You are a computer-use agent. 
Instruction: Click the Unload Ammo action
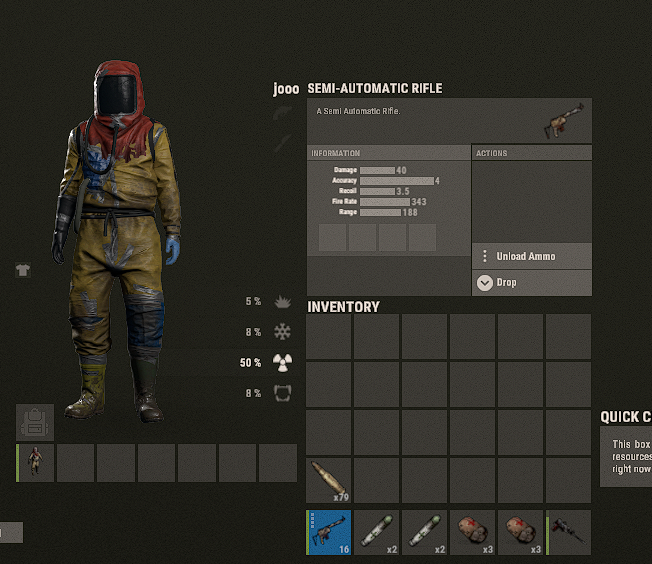[531, 256]
